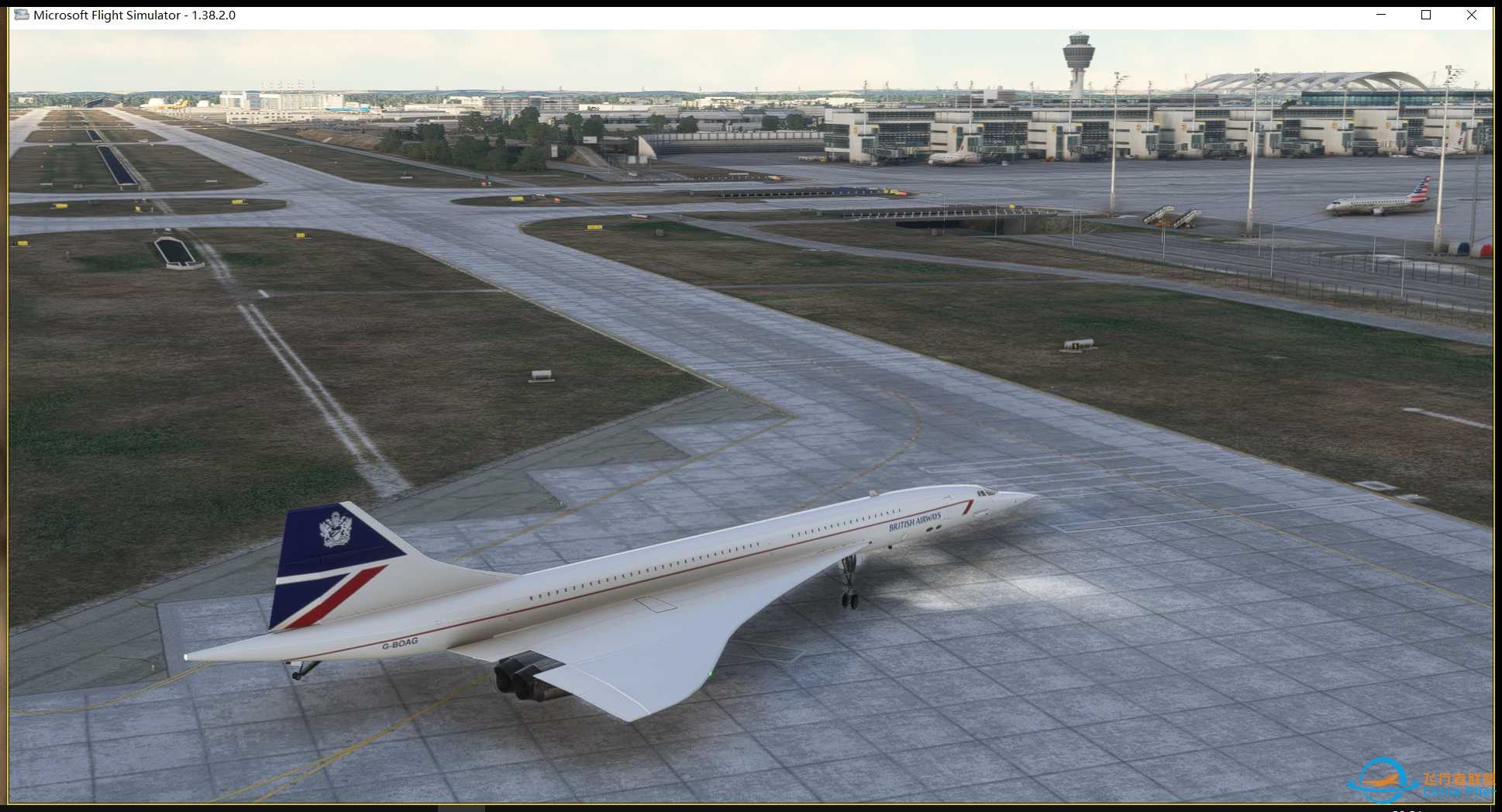Maximize the Flight Simulator window
Viewport: 1502px width, 812px height.
pos(1425,15)
